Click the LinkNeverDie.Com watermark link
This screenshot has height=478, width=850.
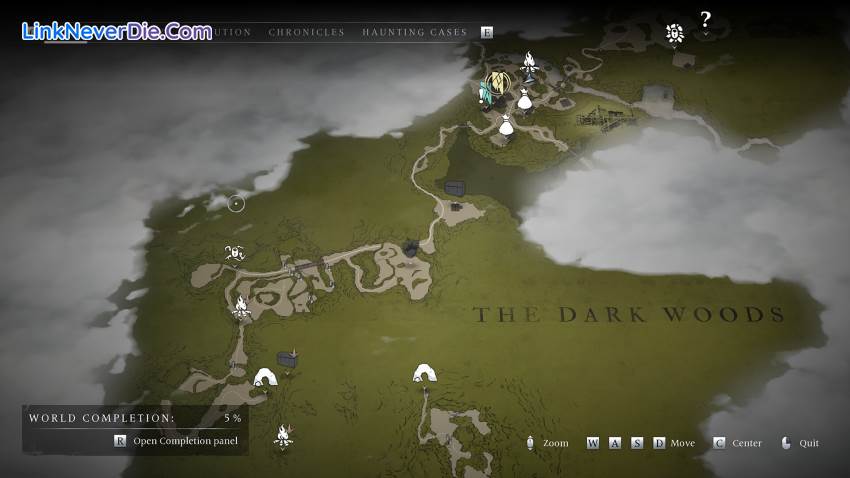(x=116, y=31)
